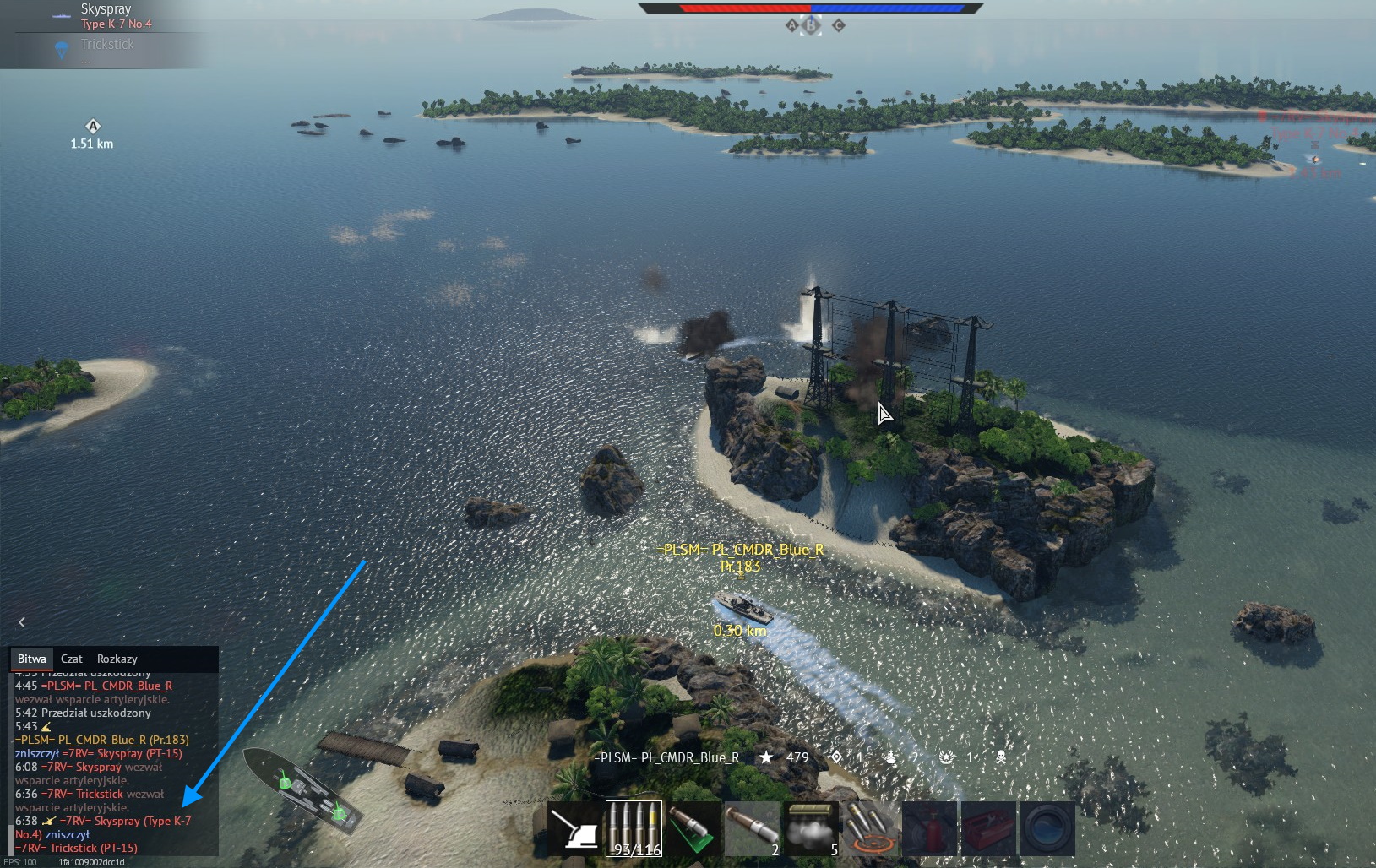Activate the torpedo on green launcher icon

coord(693,829)
